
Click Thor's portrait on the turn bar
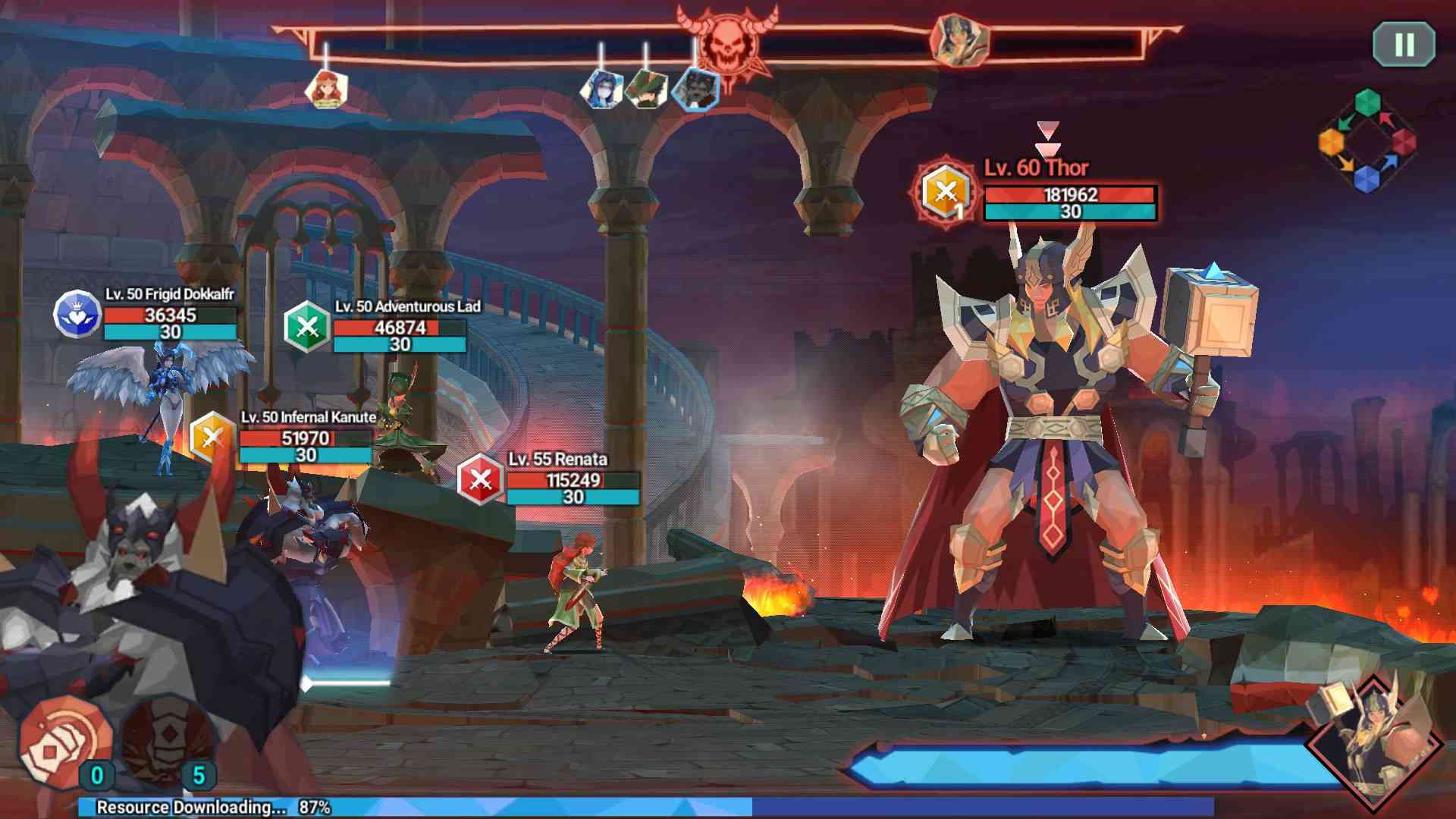[959, 39]
